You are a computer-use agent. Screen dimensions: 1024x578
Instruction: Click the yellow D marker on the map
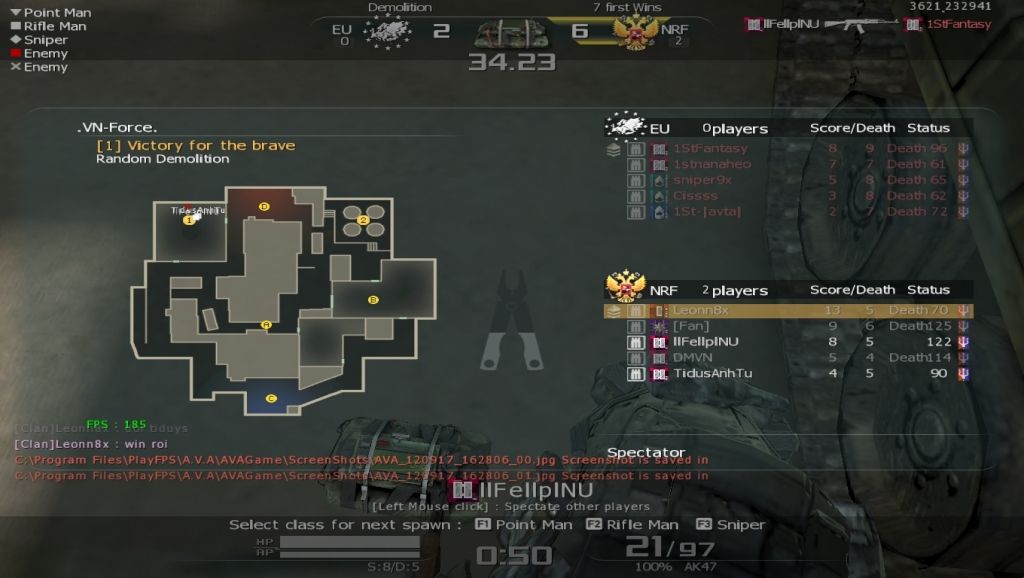click(264, 206)
